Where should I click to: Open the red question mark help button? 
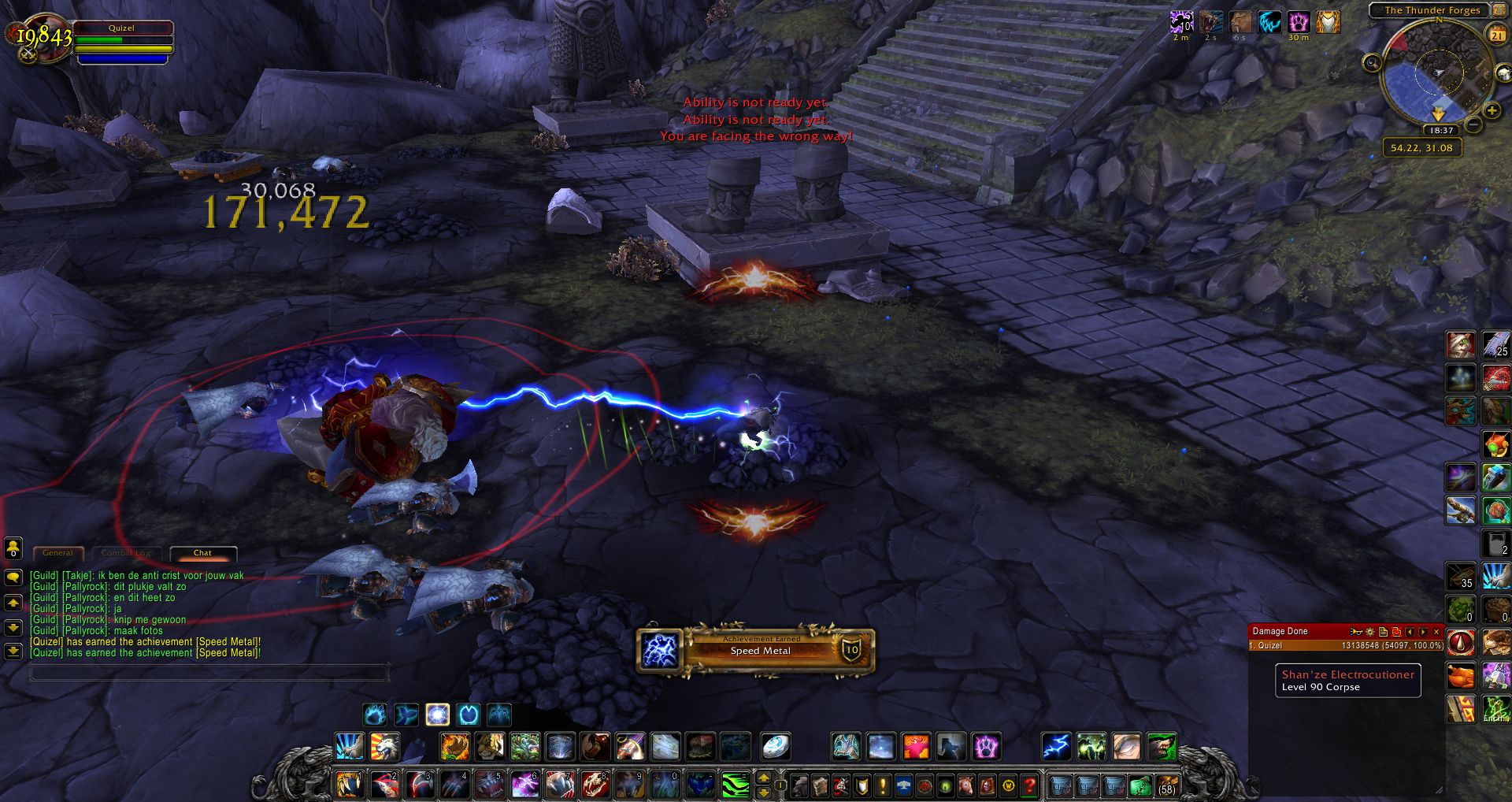tap(1029, 785)
